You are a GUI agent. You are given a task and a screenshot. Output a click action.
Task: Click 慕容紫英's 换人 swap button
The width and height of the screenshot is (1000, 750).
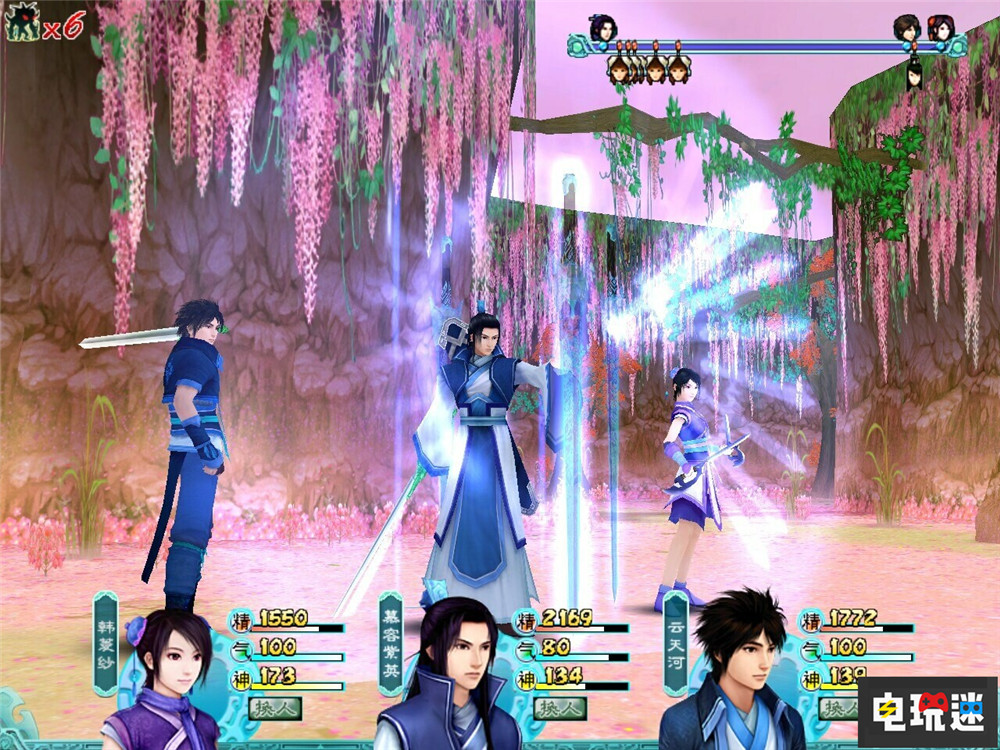(559, 709)
